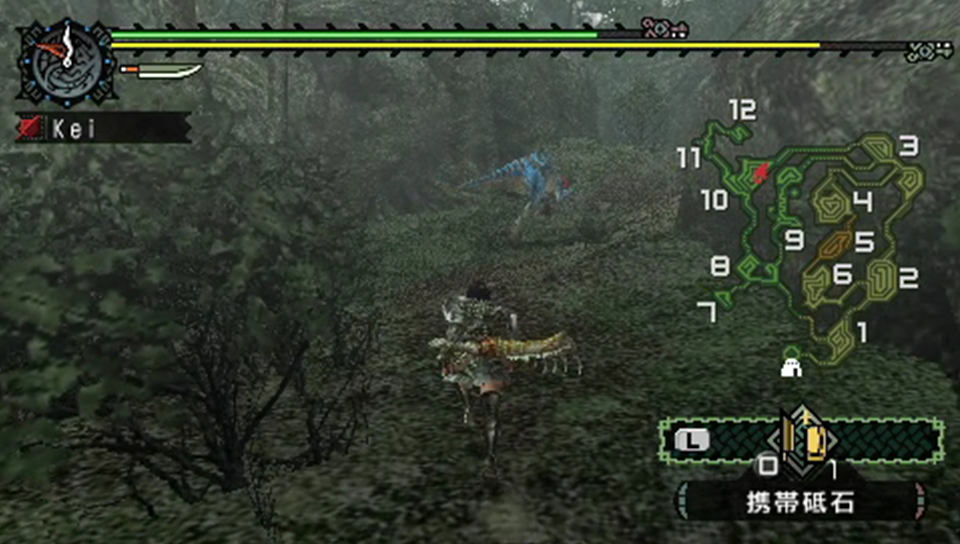Click area 10 on the minimap
The image size is (960, 544).
[x=714, y=201]
